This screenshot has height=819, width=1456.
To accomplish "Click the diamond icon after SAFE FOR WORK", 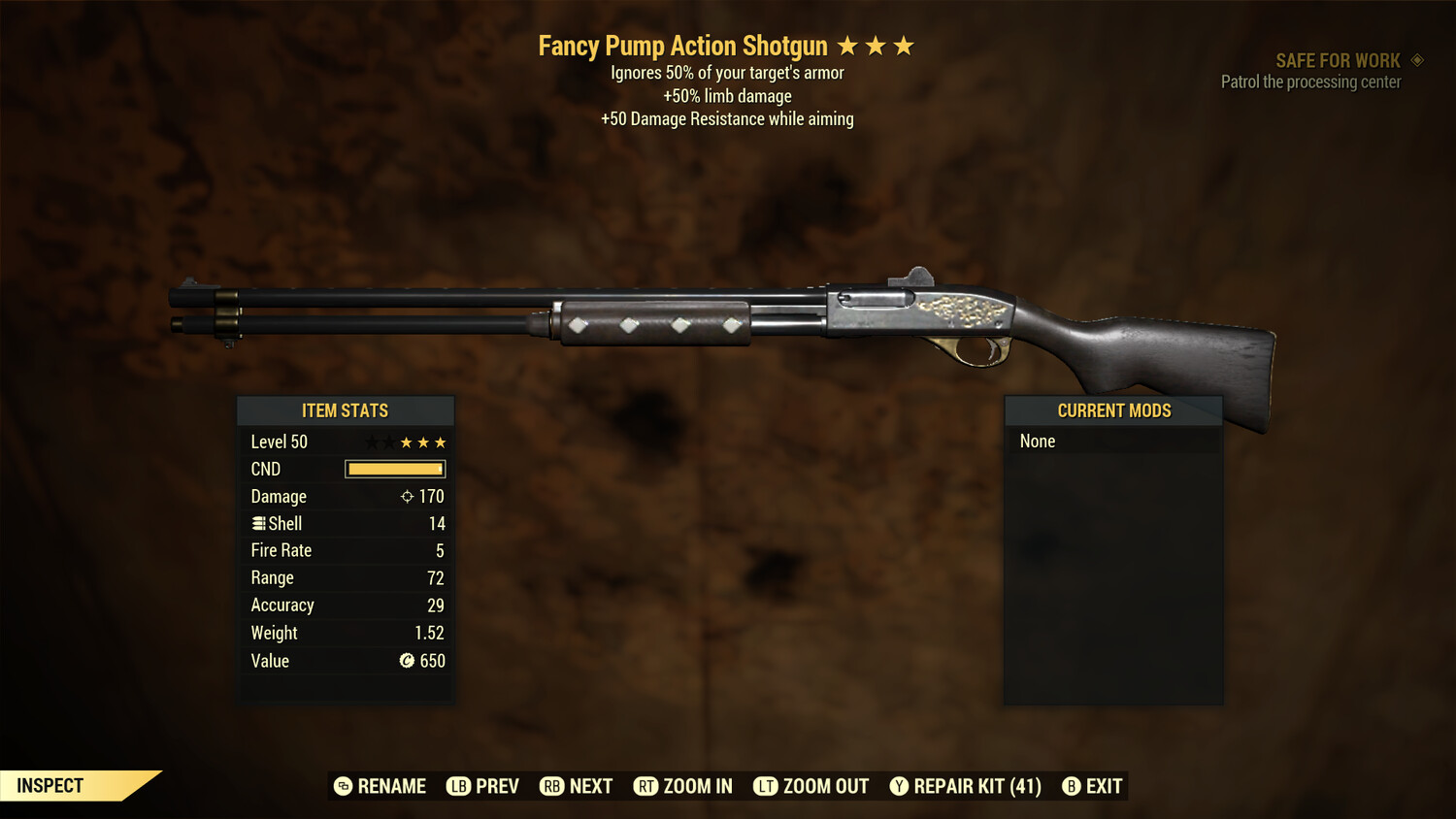I will (x=1417, y=59).
